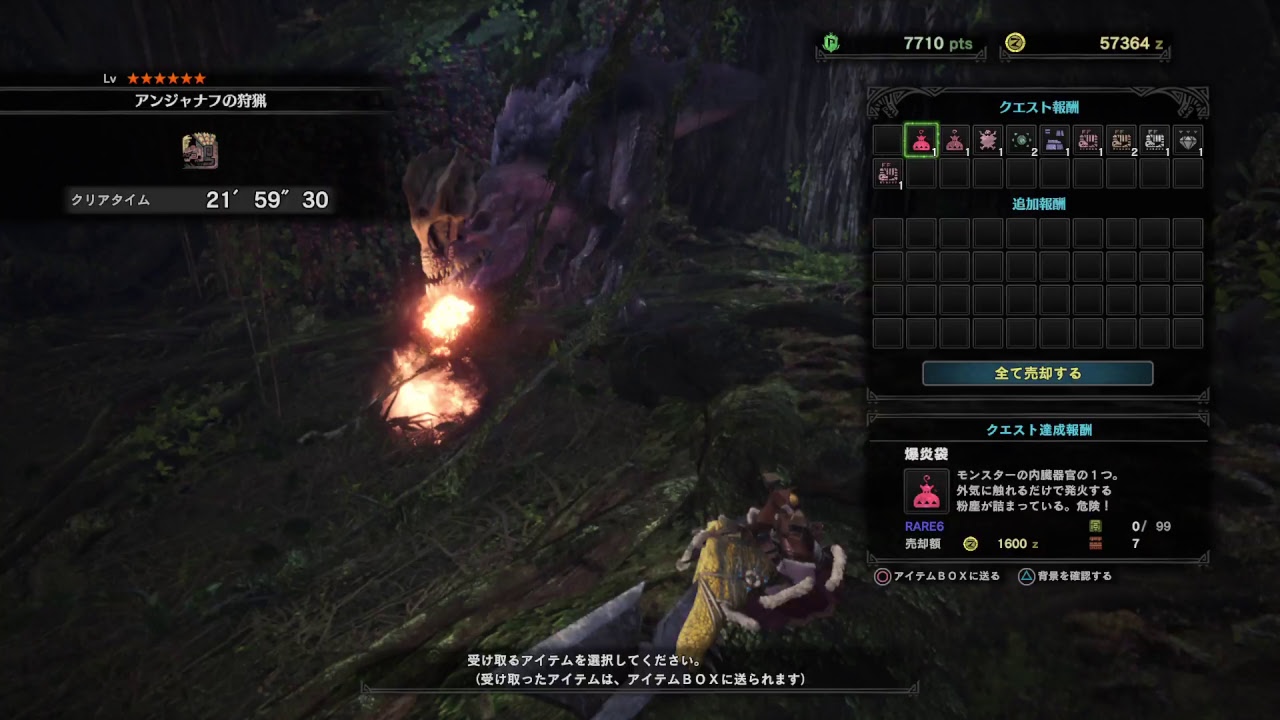Choose the pink monster hide reward

tap(988, 141)
